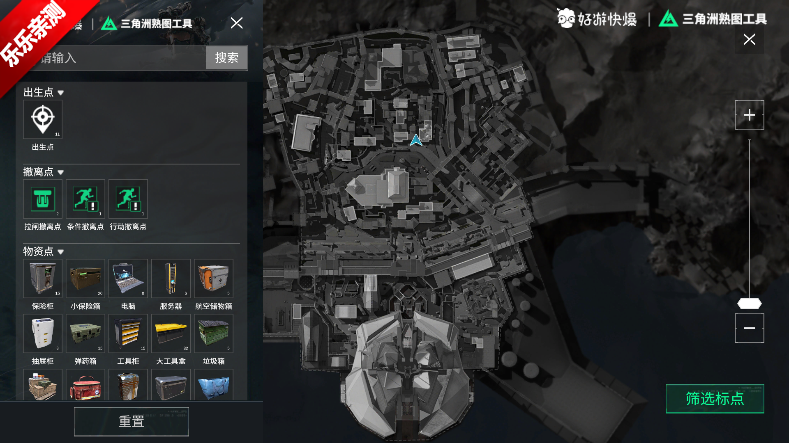Zoom in the map with plus button
Screen dimensions: 789x443
point(749,116)
